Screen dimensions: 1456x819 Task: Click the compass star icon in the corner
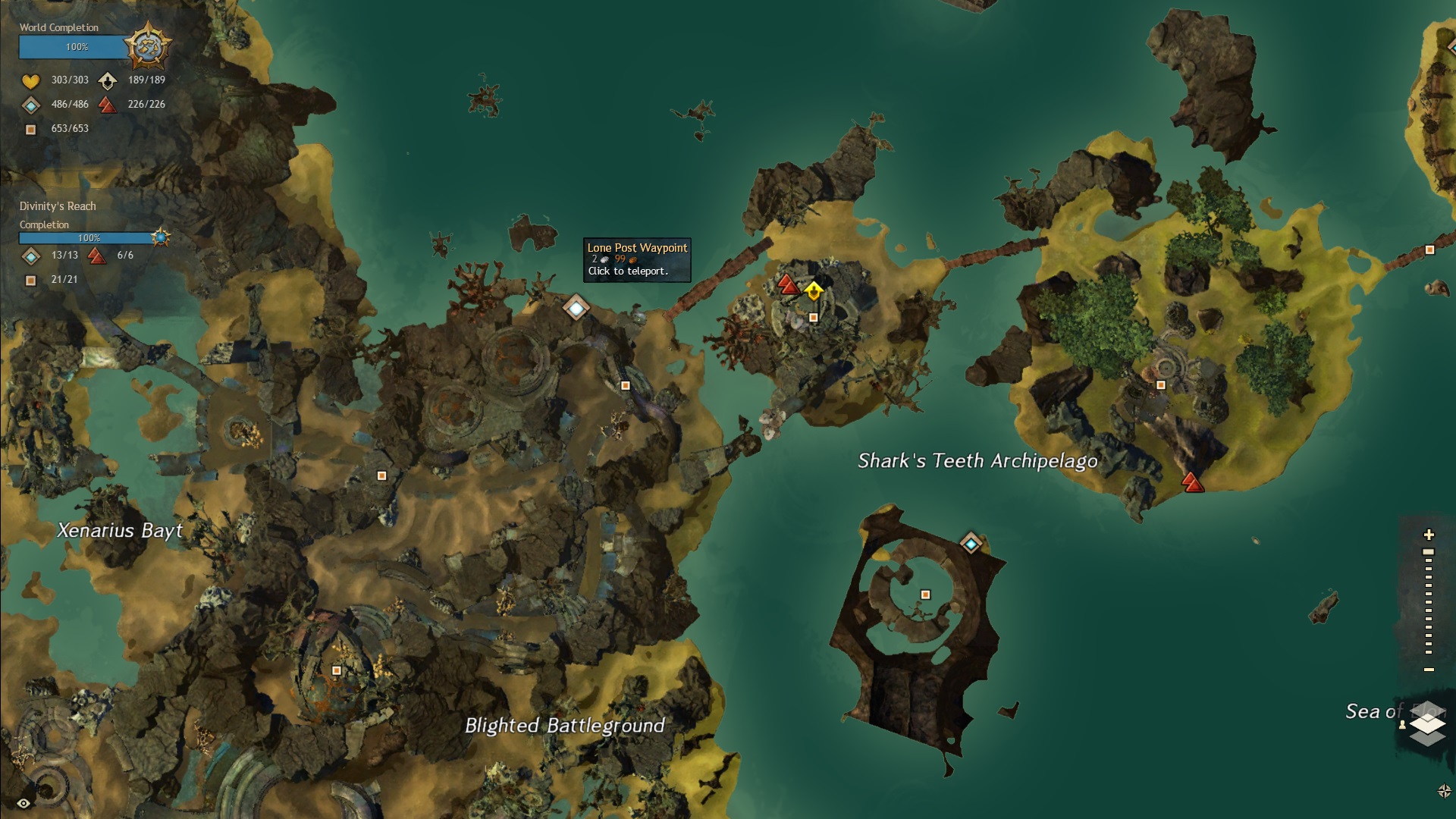pos(1444,791)
